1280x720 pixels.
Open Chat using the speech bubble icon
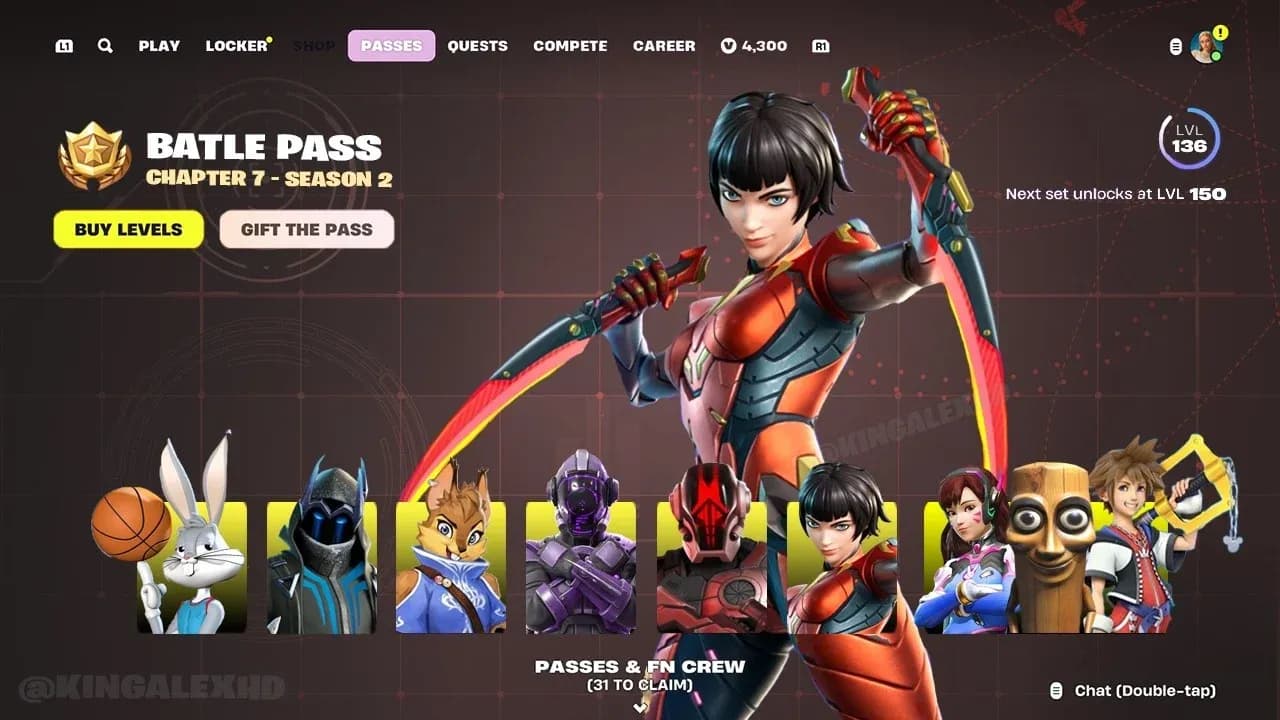coord(1057,690)
